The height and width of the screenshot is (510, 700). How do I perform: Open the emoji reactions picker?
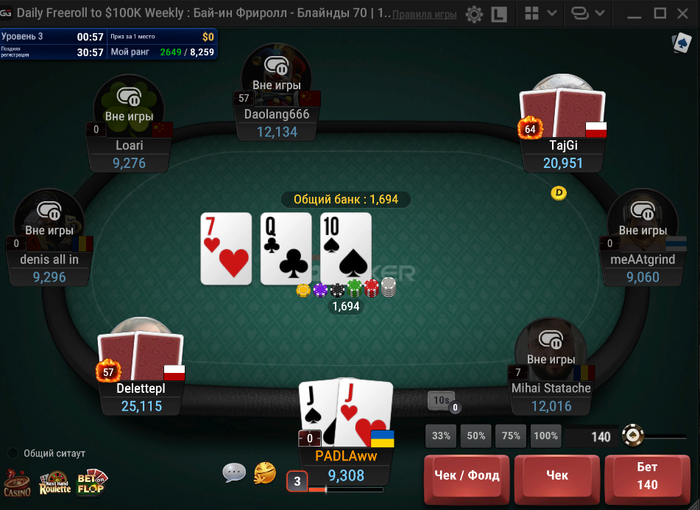coord(265,472)
